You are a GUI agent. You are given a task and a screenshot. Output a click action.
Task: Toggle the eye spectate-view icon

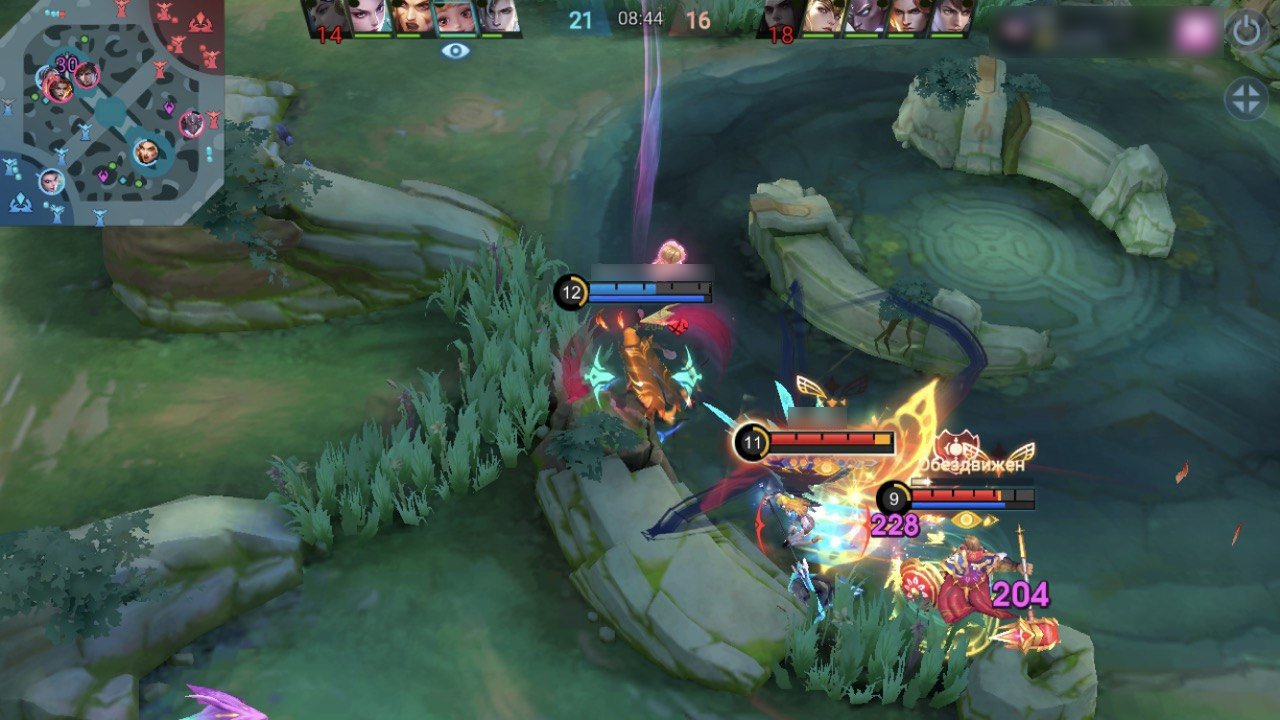[455, 50]
